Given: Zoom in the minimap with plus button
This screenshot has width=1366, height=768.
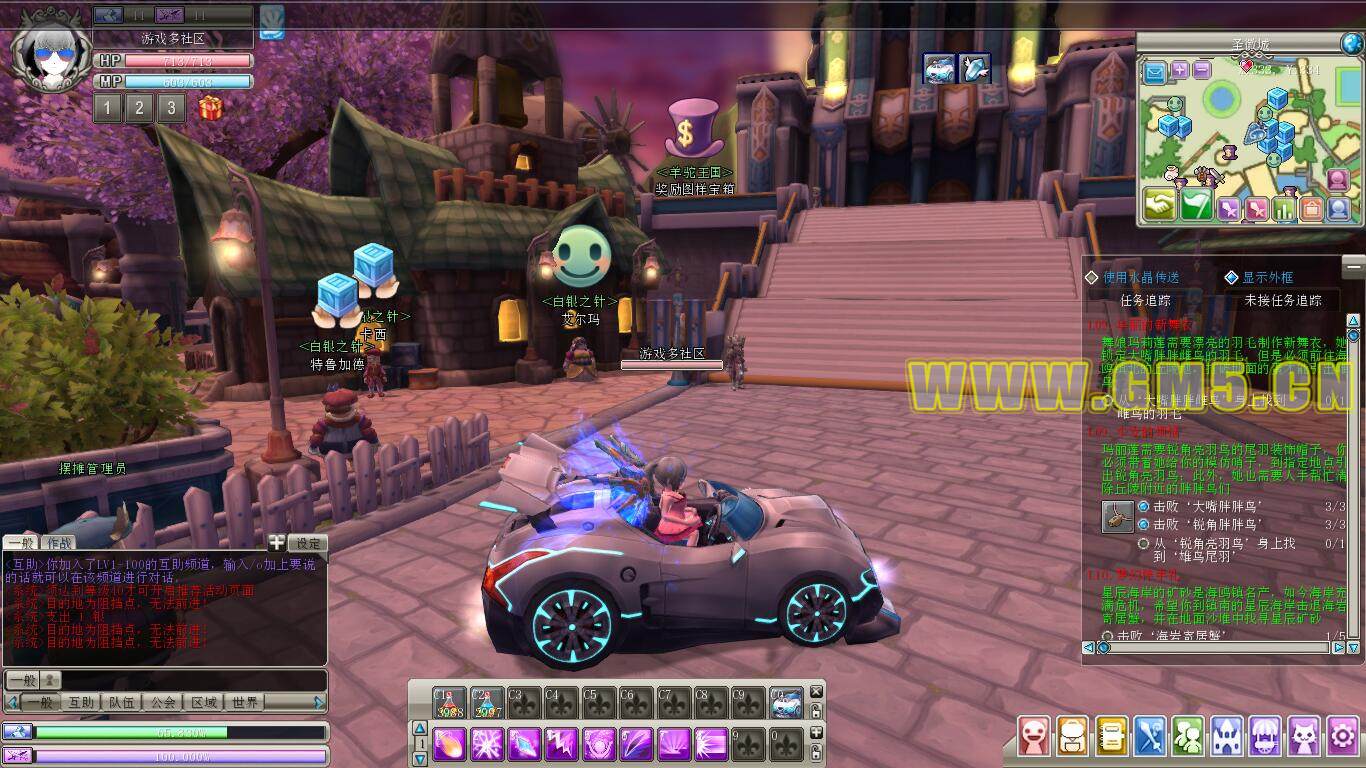Looking at the screenshot, I should (x=1180, y=70).
